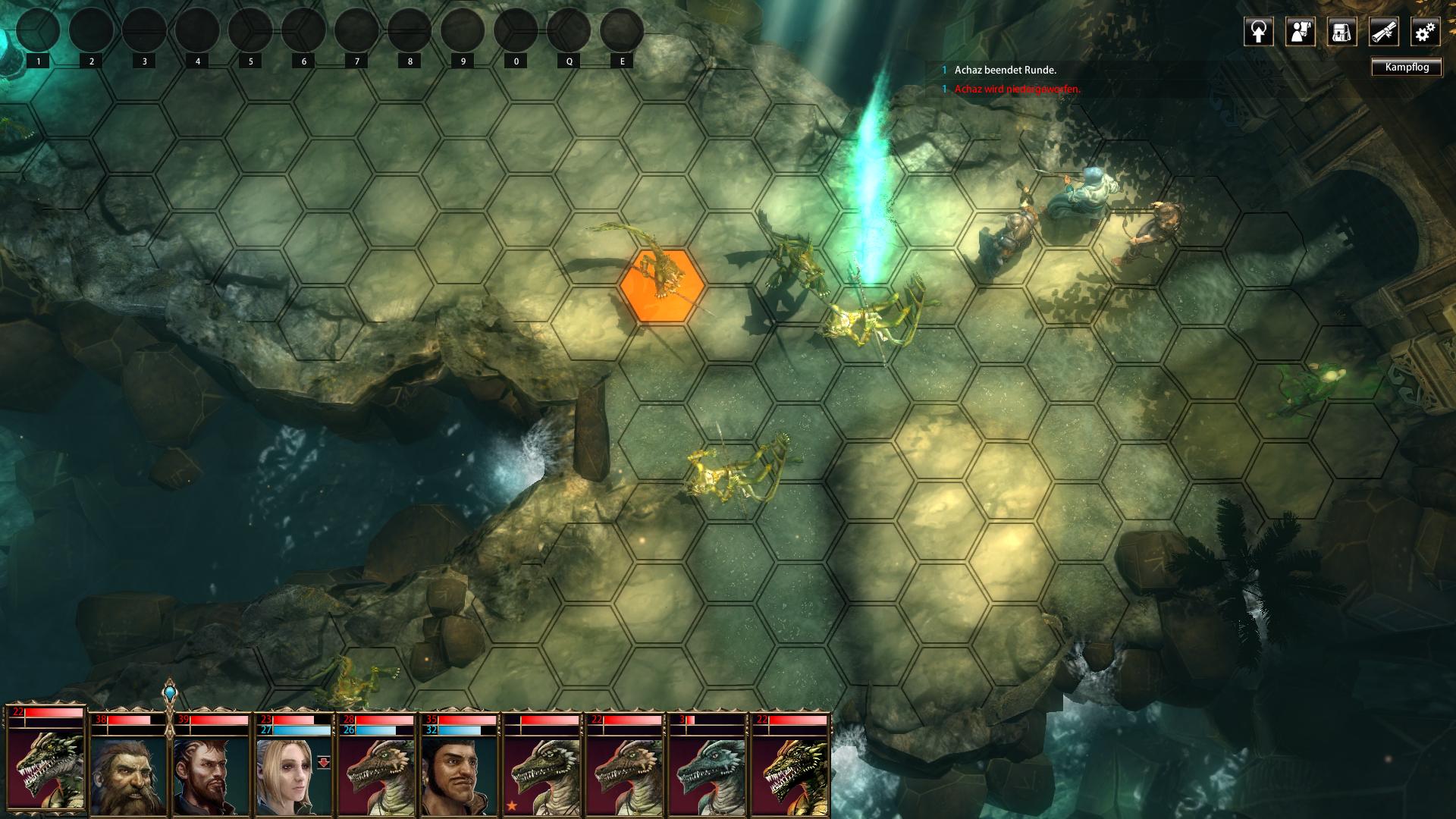Screen dimensions: 1456x819
Task: Open the Kampflog combat log
Action: tap(1407, 67)
